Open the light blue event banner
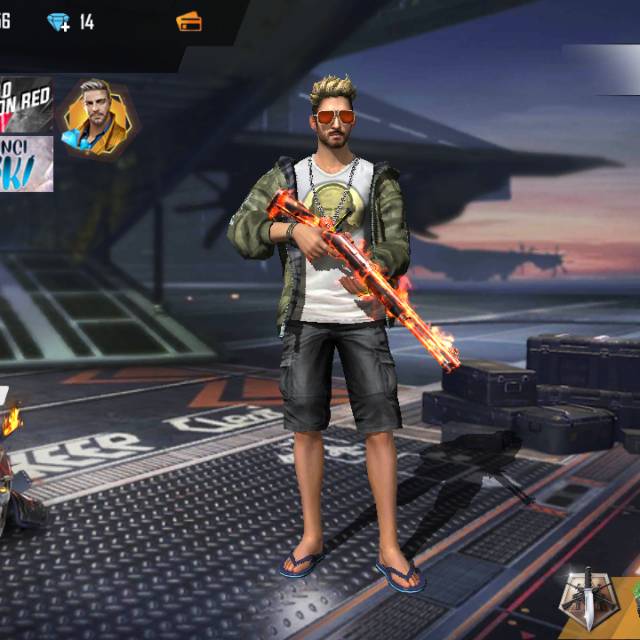The height and width of the screenshot is (640, 640). pyautogui.click(x=26, y=164)
